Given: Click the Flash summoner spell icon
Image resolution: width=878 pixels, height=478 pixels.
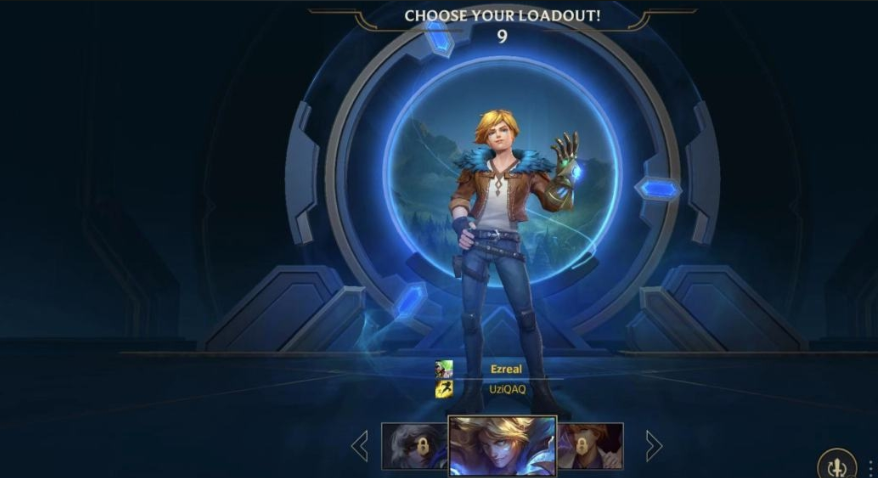Looking at the screenshot, I should pos(444,388).
